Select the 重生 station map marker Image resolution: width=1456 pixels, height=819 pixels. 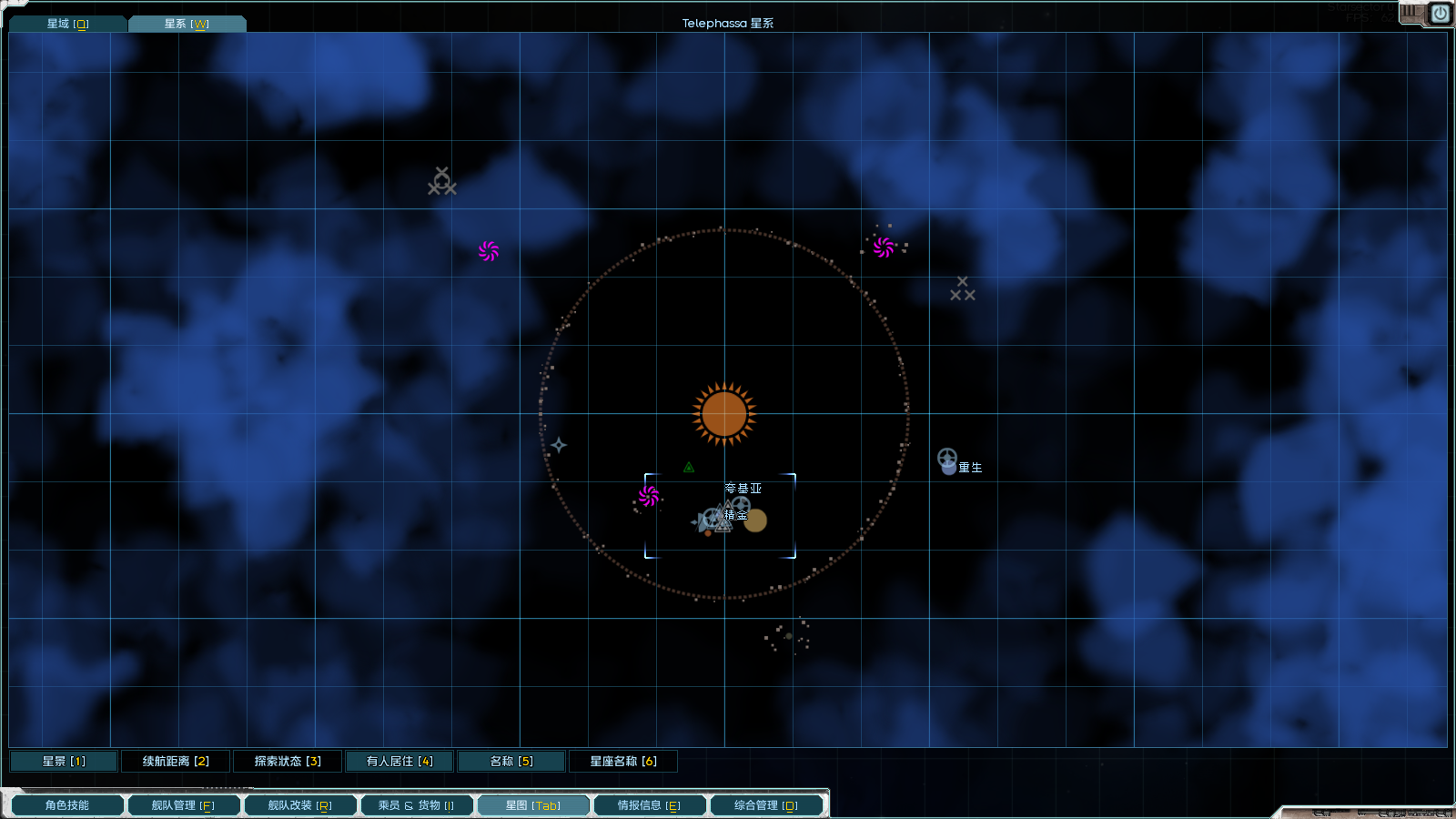click(x=947, y=460)
